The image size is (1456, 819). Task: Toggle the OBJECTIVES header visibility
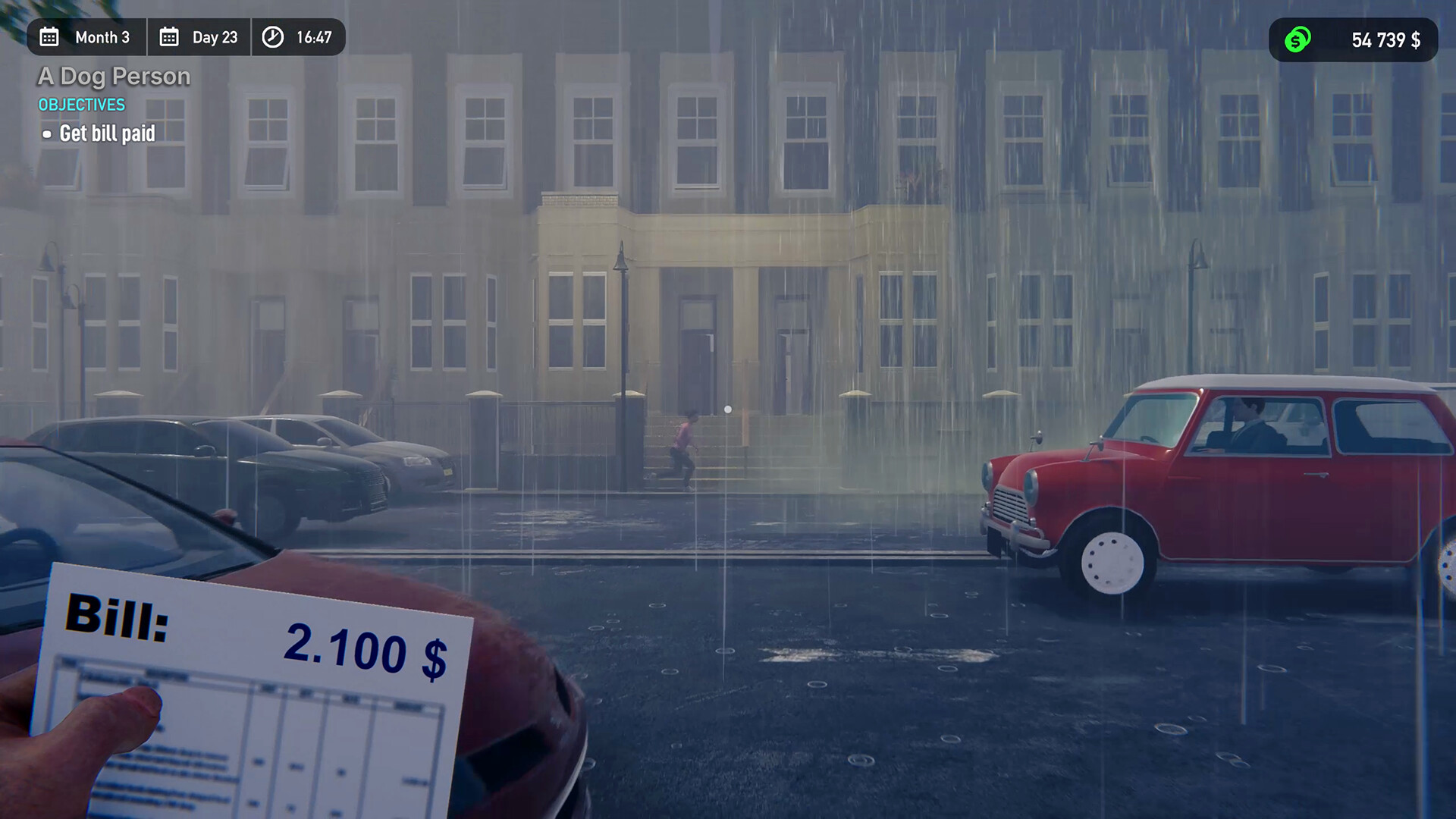[80, 105]
